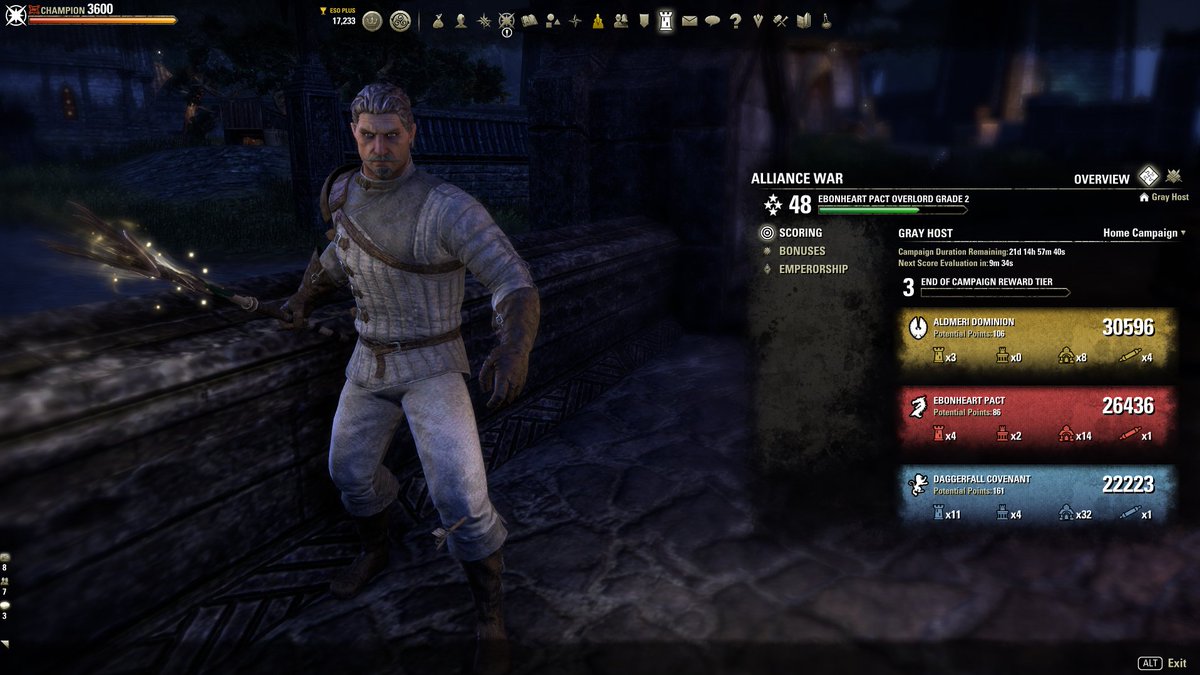
Task: Open the social speech bubble icon
Action: pyautogui.click(x=712, y=20)
